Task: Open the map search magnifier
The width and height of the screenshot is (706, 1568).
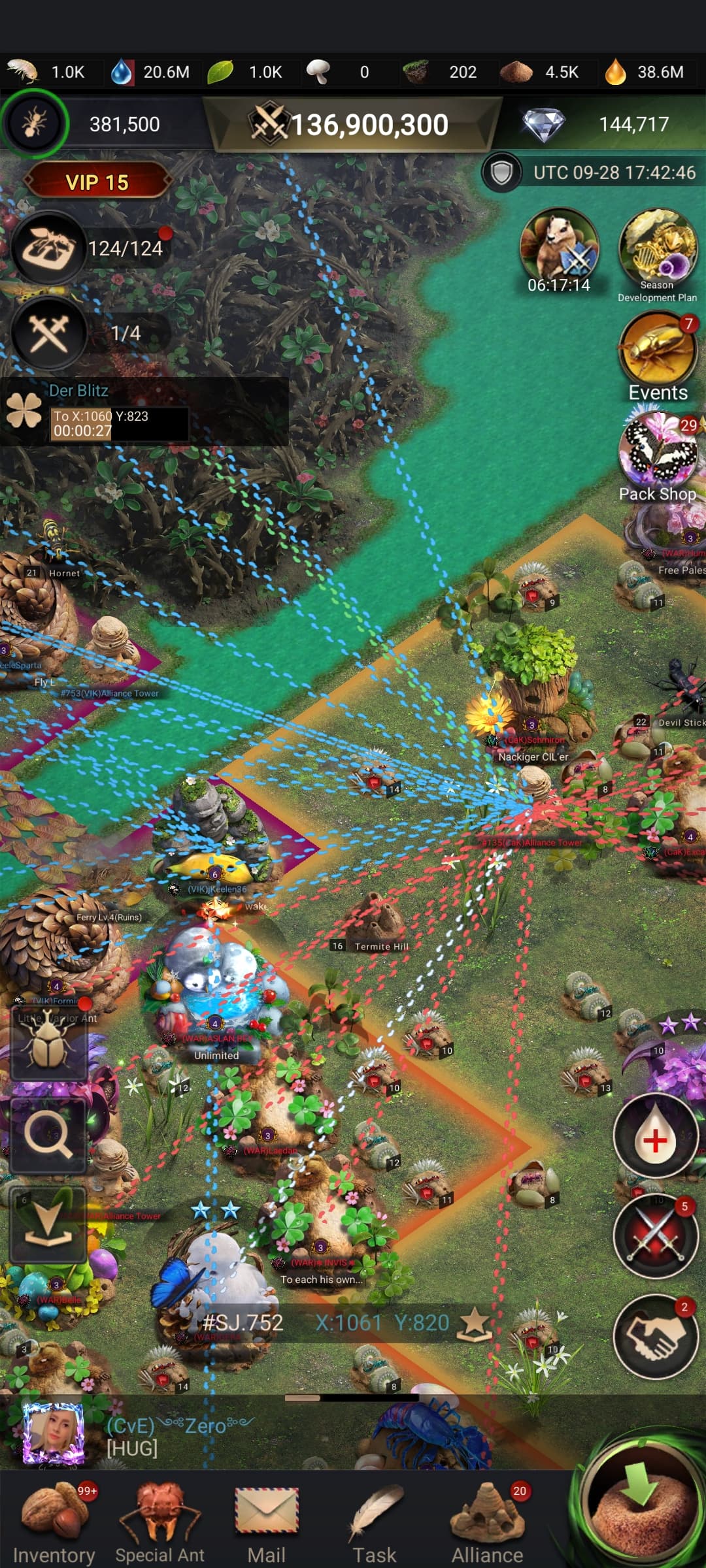Action: [48, 1136]
